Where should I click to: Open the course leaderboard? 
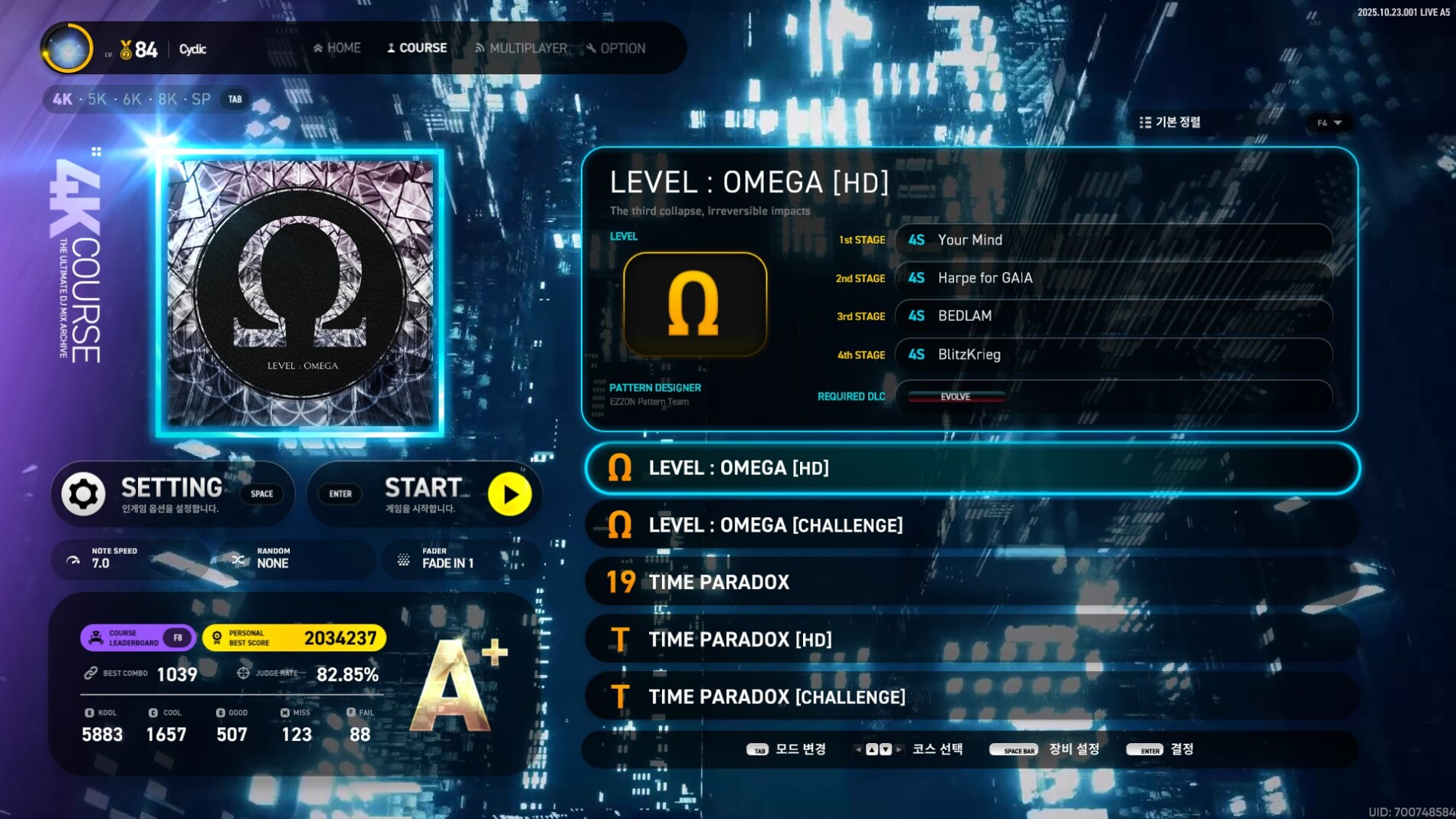coord(137,638)
